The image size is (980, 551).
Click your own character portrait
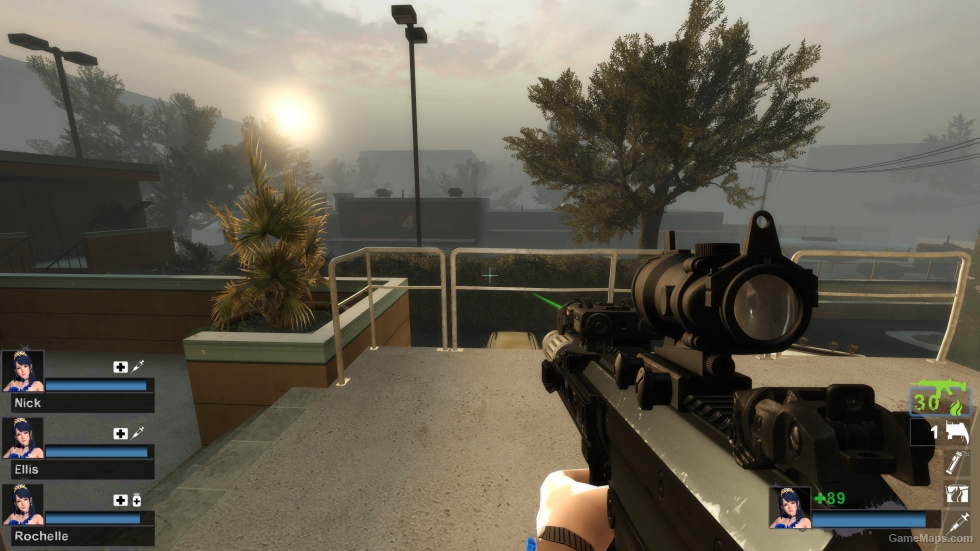click(789, 506)
